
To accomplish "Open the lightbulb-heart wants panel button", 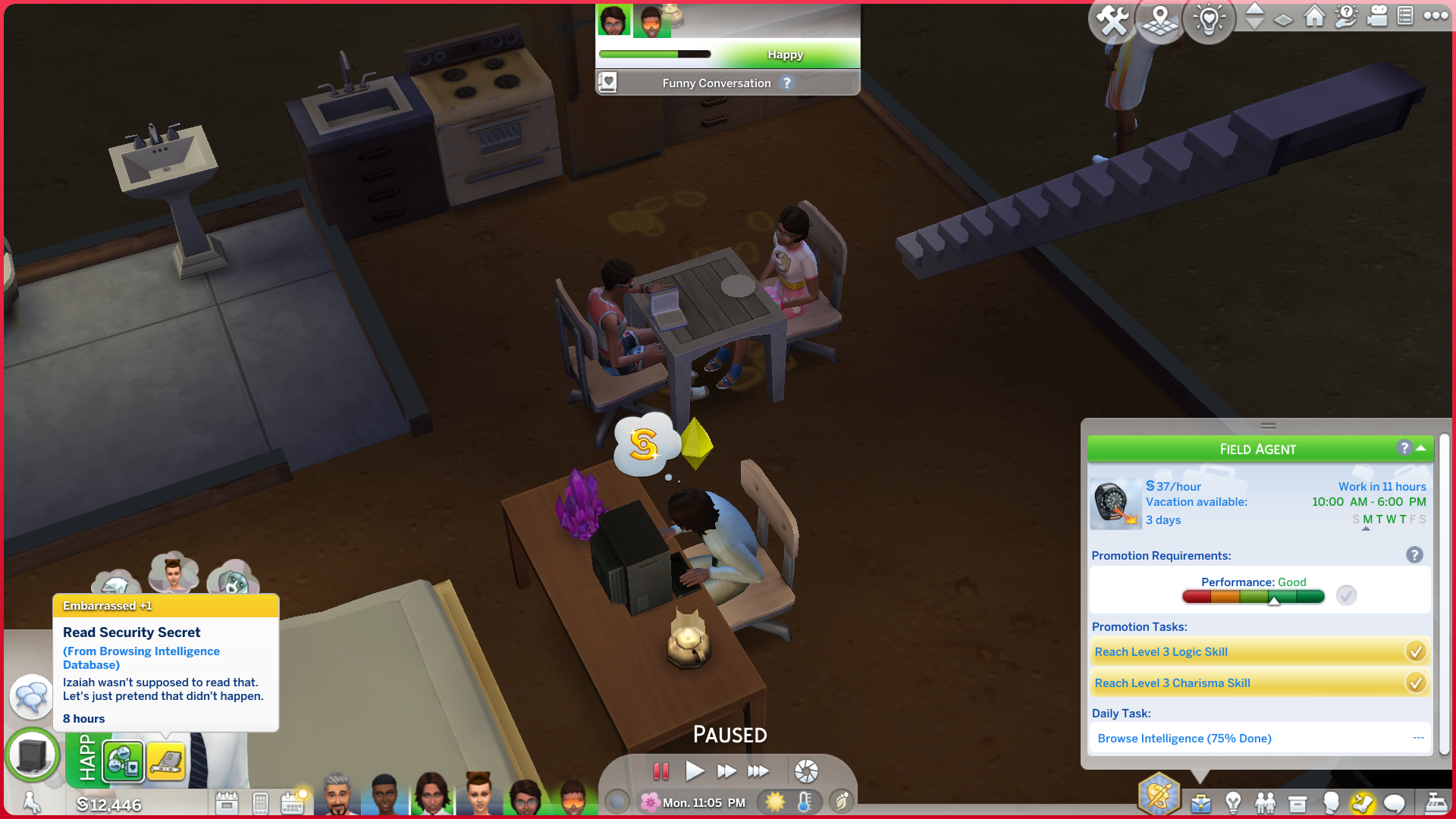I will [1209, 20].
